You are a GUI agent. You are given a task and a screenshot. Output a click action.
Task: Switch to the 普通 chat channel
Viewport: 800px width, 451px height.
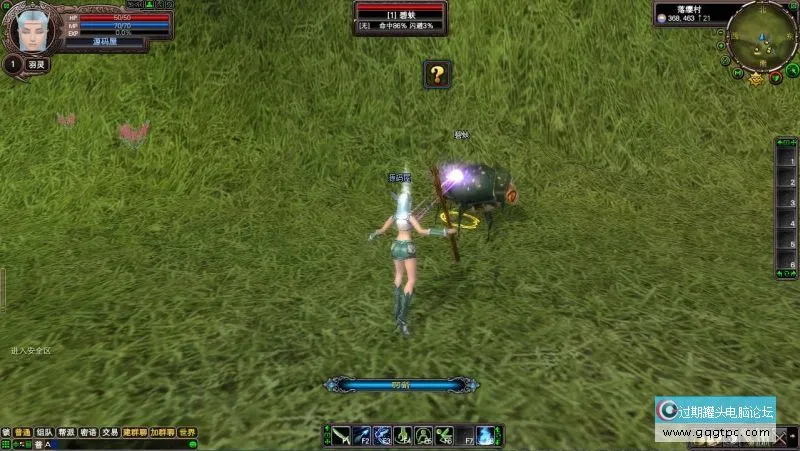pyautogui.click(x=22, y=433)
